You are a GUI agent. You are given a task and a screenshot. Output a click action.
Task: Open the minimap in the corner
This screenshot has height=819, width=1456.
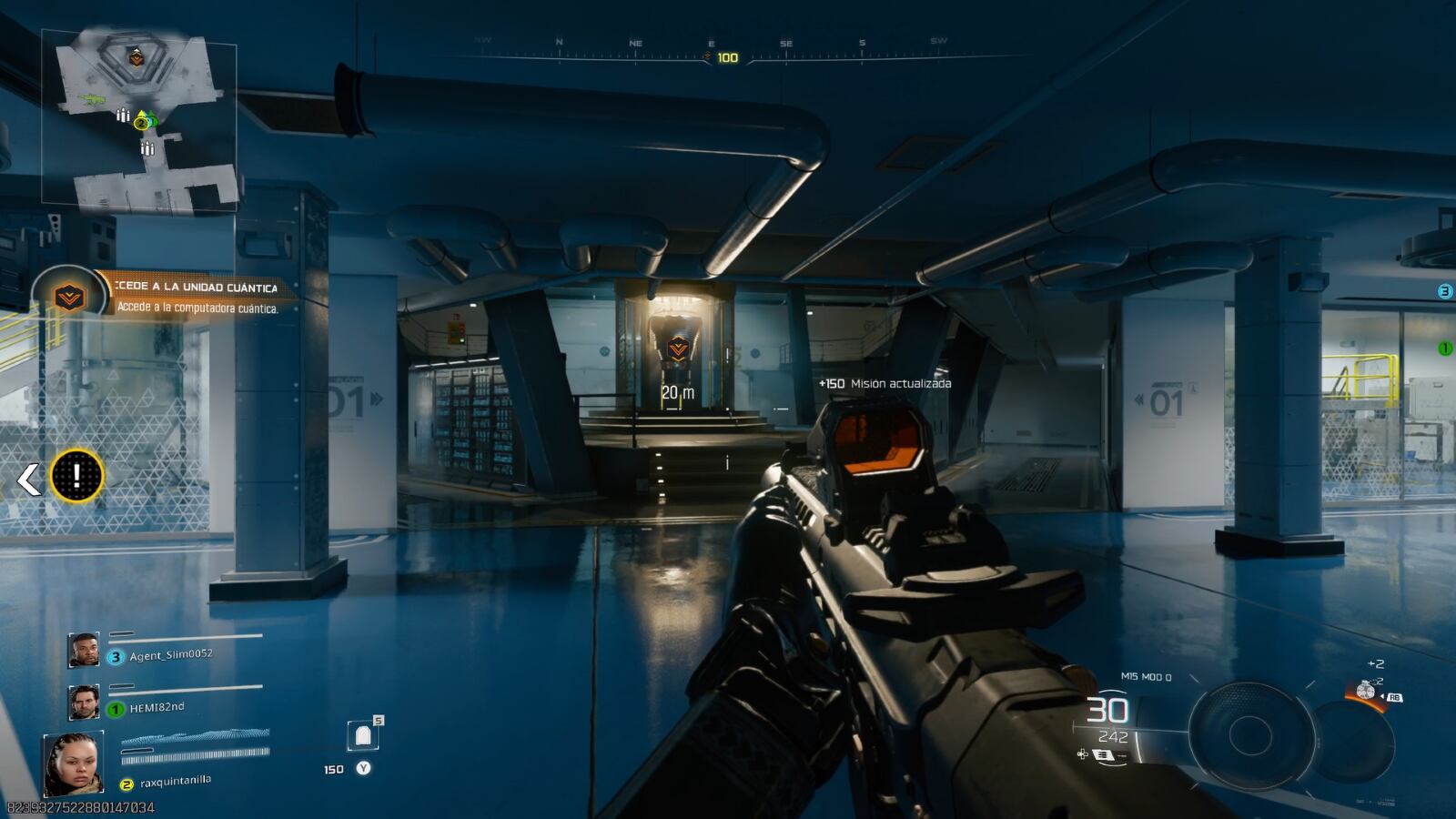138,116
